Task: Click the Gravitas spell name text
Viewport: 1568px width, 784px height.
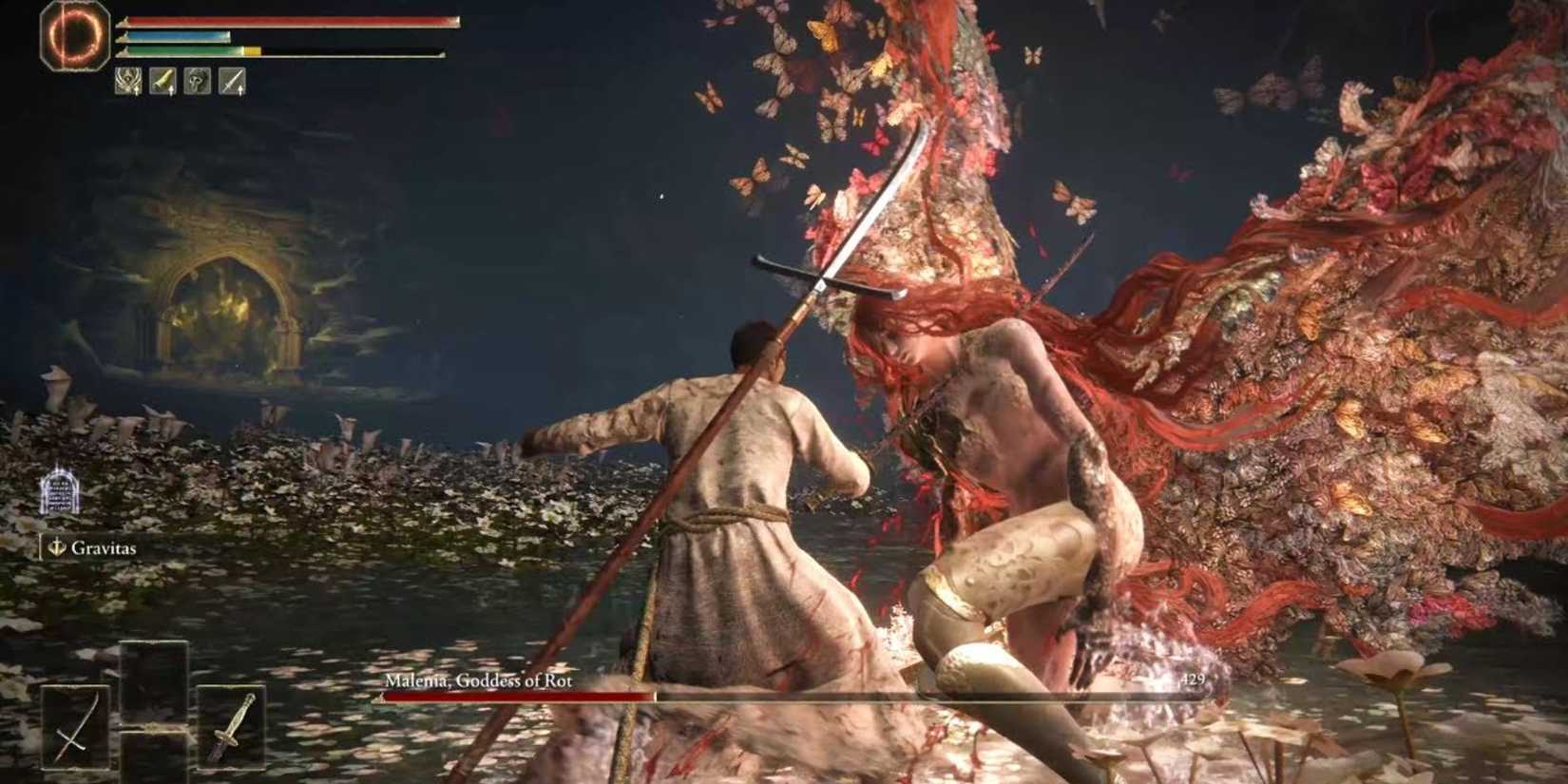Action: pyautogui.click(x=103, y=548)
